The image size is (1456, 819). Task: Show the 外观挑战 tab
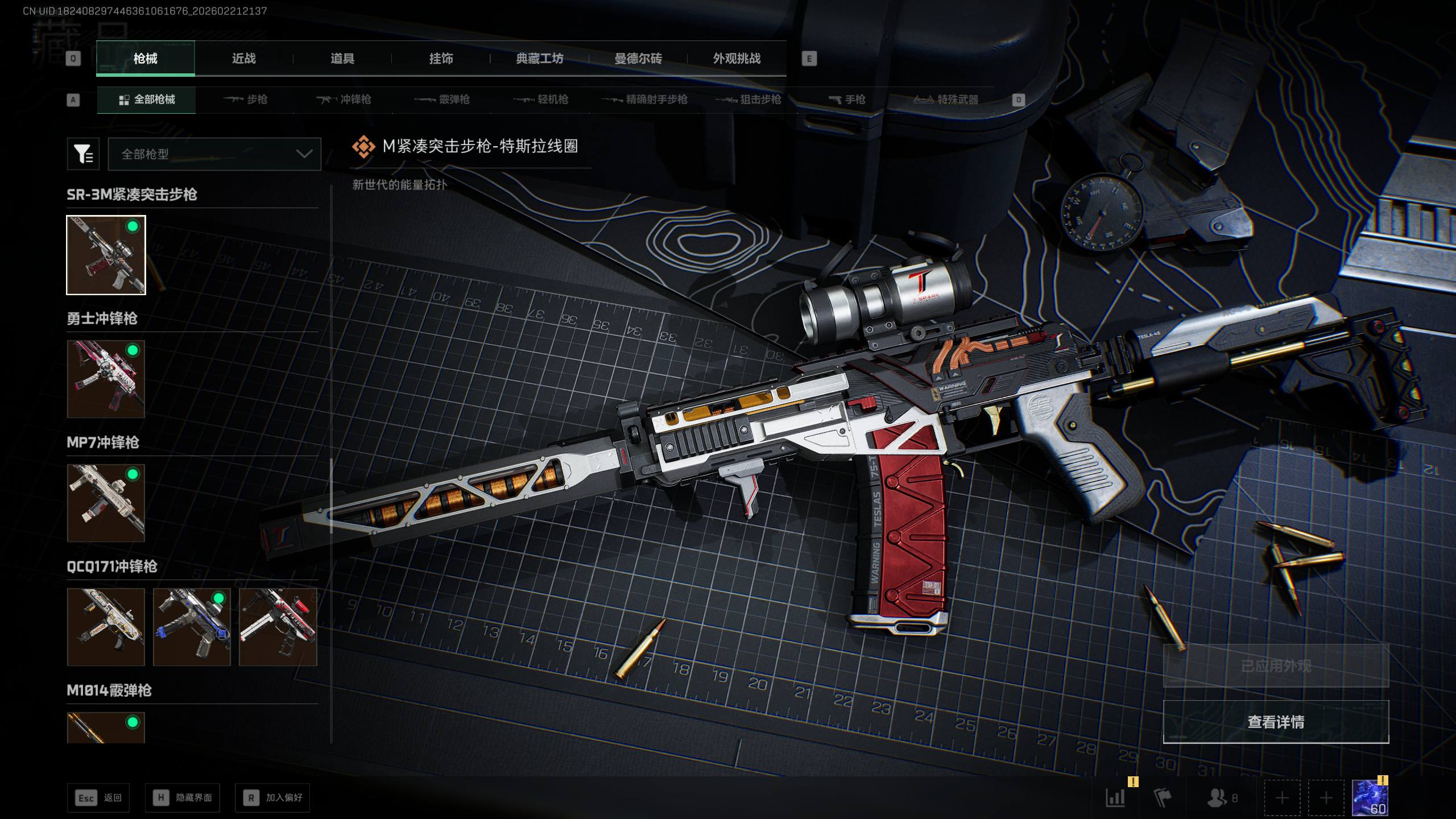pos(737,59)
